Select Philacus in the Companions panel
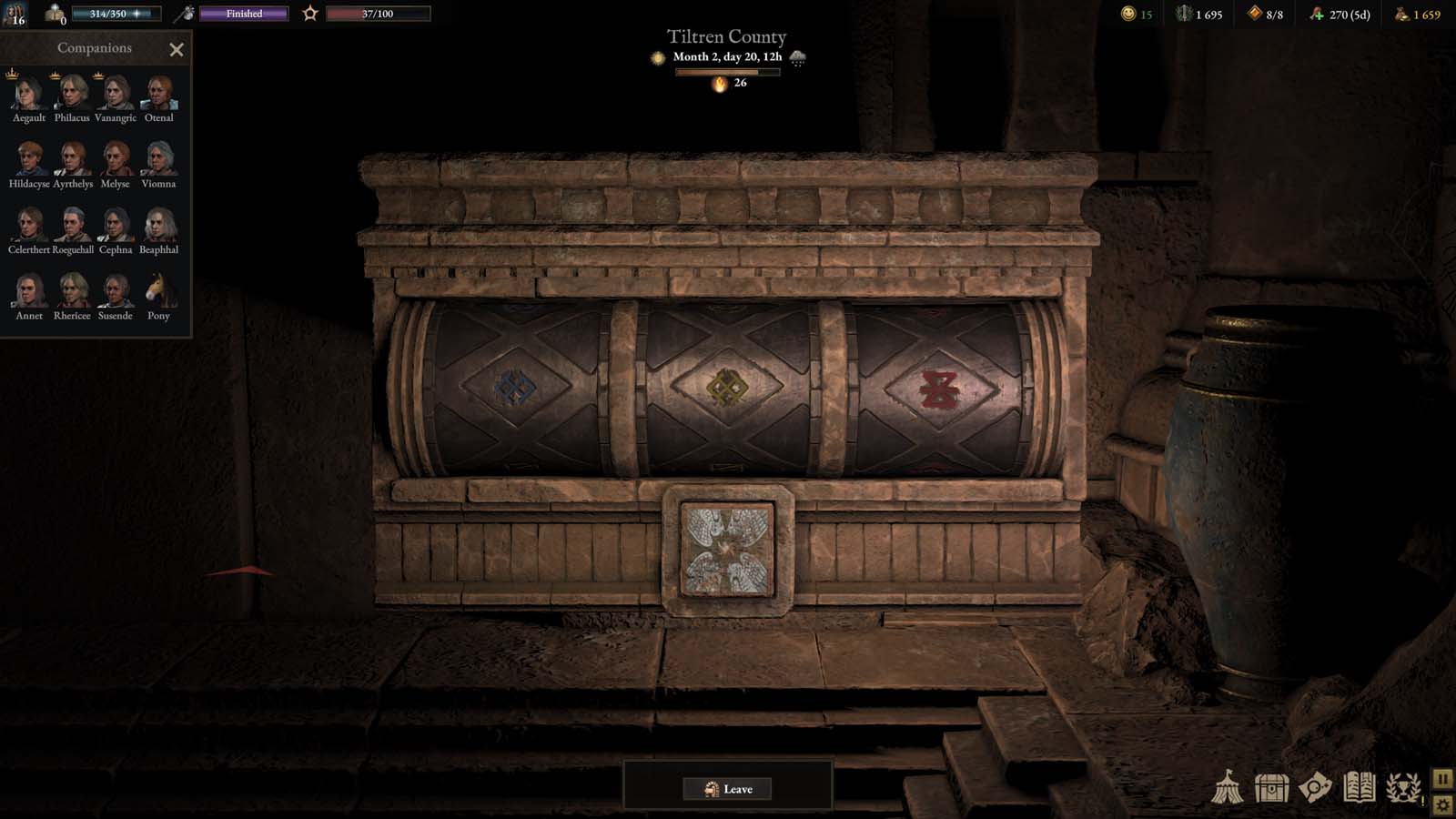Viewport: 1456px width, 819px height. point(72,96)
